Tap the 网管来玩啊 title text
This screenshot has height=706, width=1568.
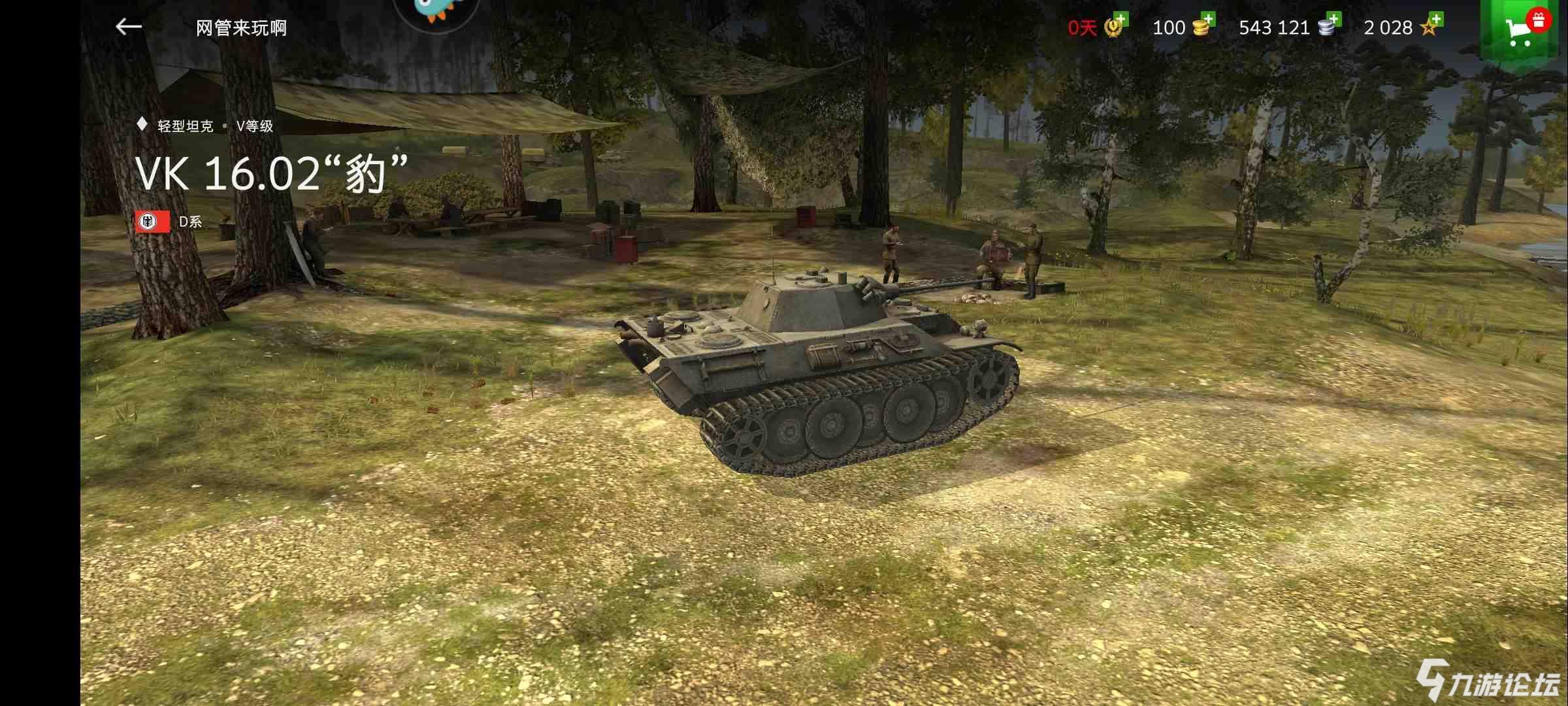(x=238, y=27)
